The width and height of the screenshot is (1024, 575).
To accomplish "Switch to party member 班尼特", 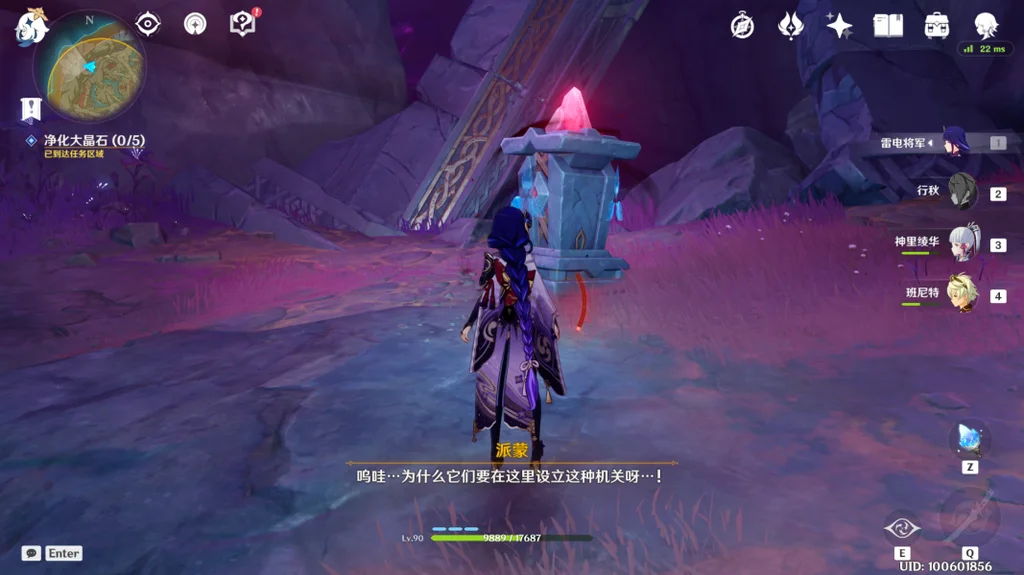I will pyautogui.click(x=962, y=293).
